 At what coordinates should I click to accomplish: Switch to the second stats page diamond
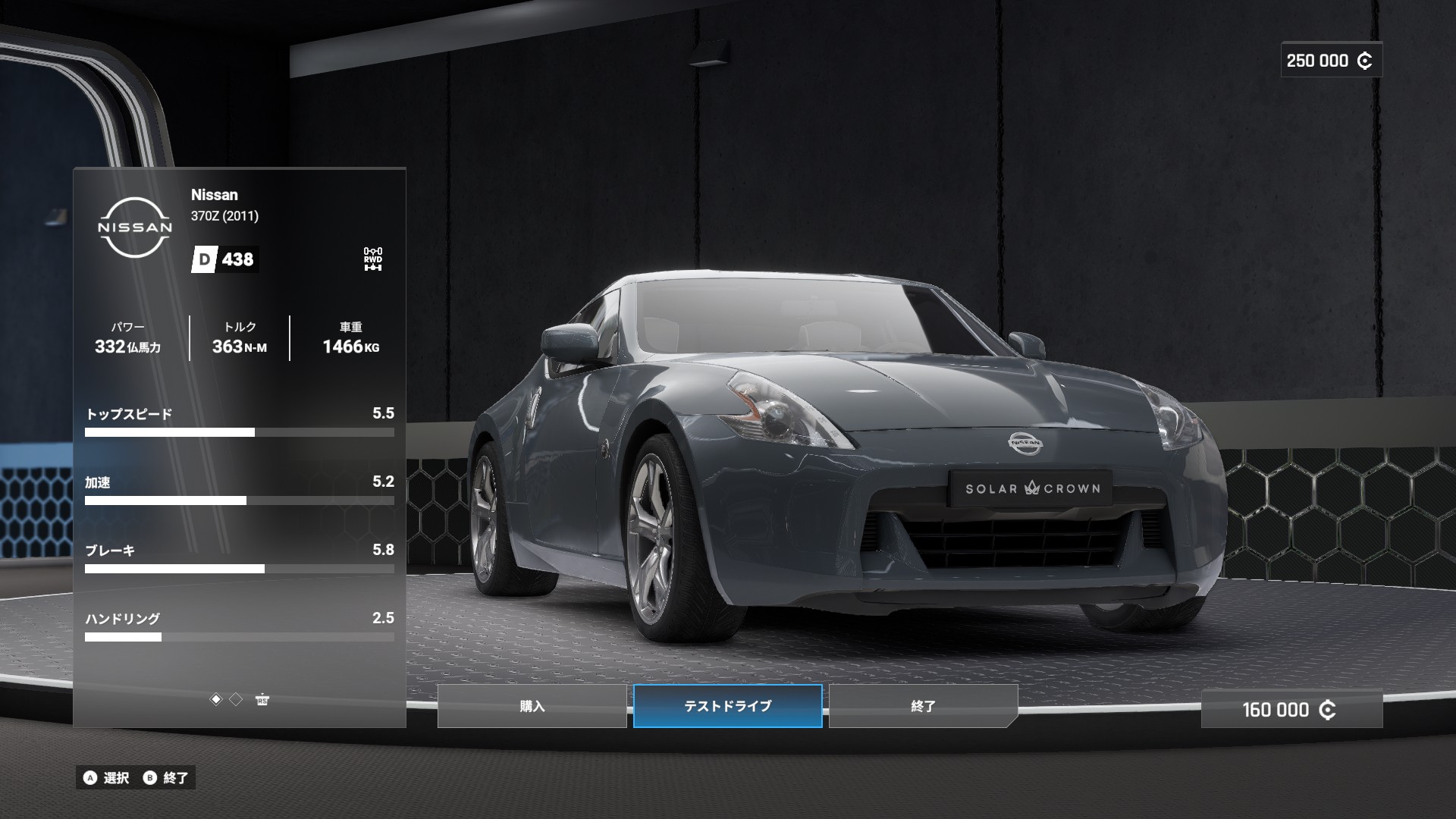[236, 699]
